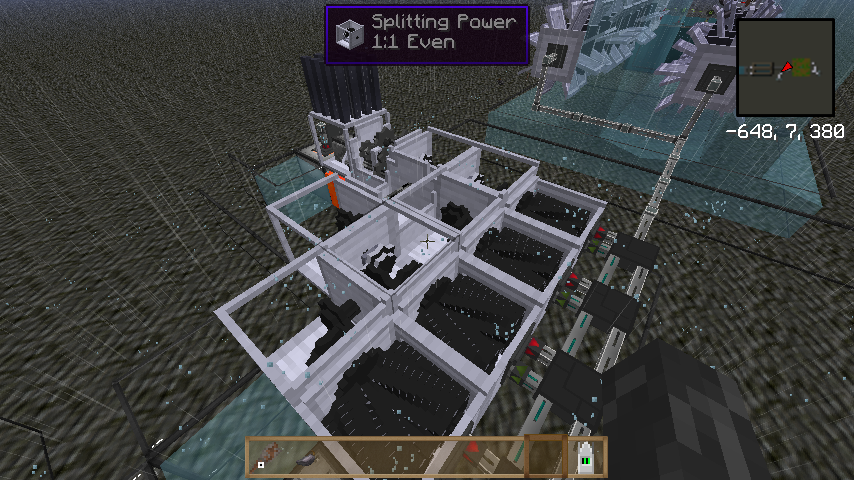The height and width of the screenshot is (480, 854).
Task: Click the Splitting Power tooltip icon
Action: pos(349,33)
